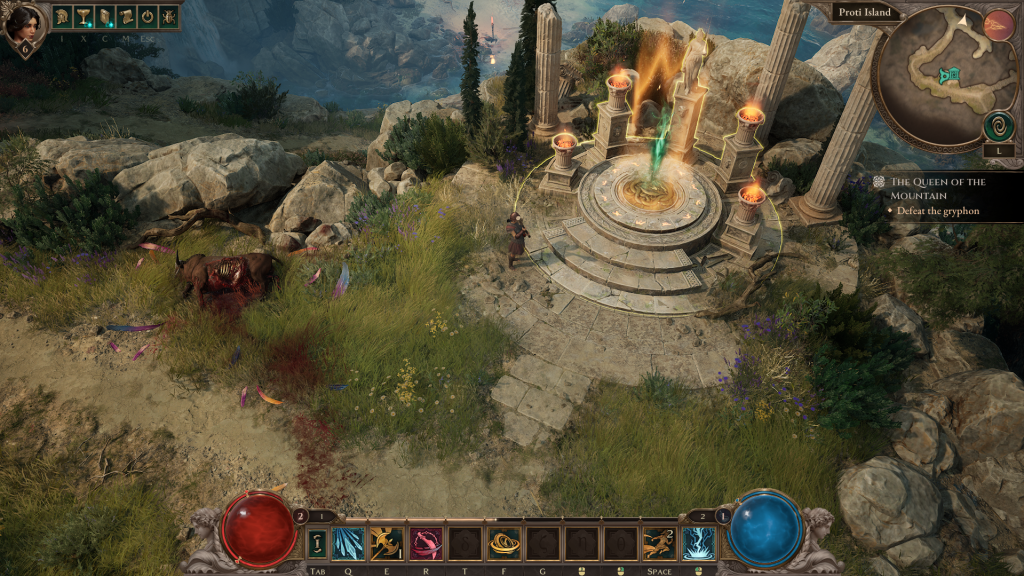Activate the green spiral portal button
1024x576 pixels.
997,126
